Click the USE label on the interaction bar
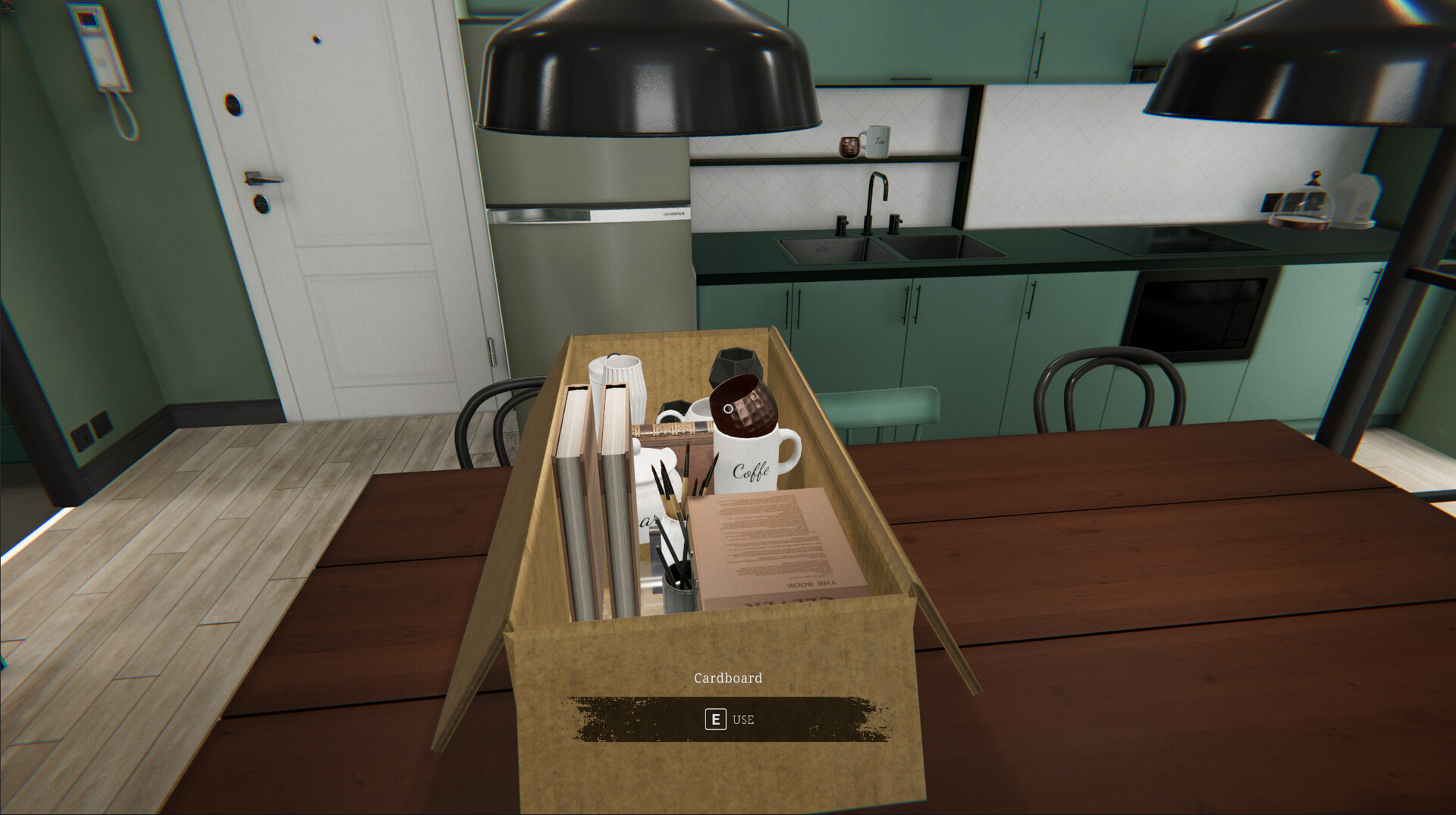The height and width of the screenshot is (815, 1456). coord(744,719)
